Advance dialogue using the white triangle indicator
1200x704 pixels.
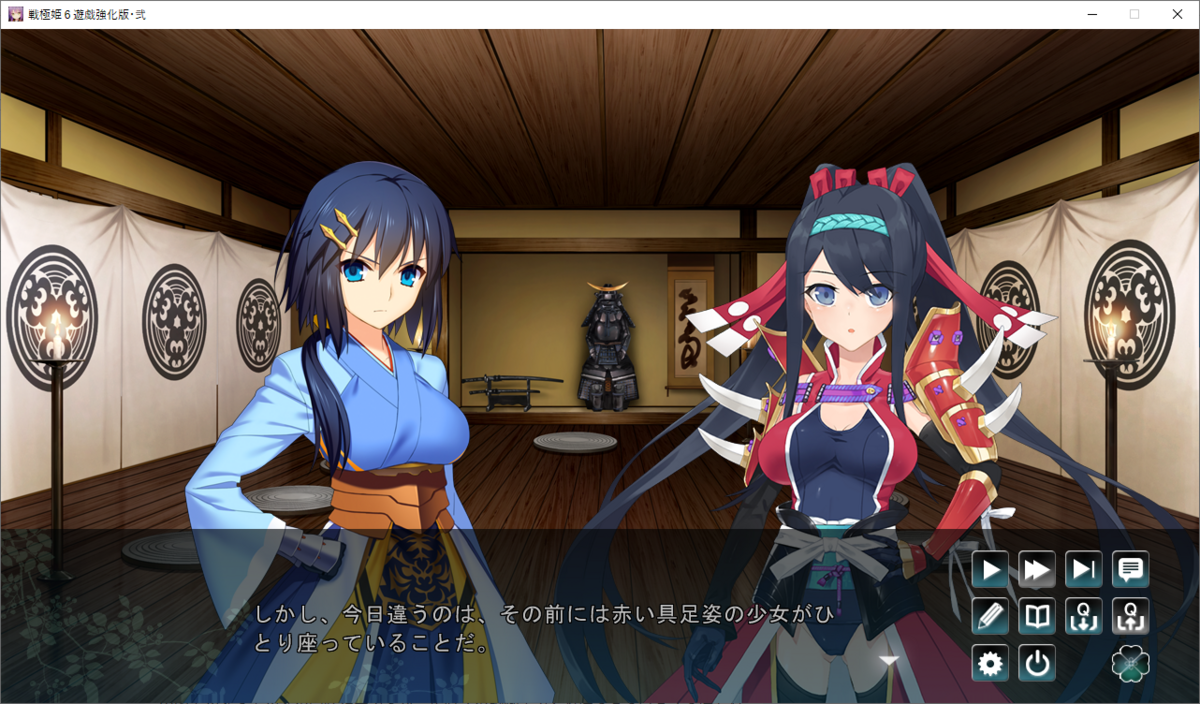[x=889, y=660]
